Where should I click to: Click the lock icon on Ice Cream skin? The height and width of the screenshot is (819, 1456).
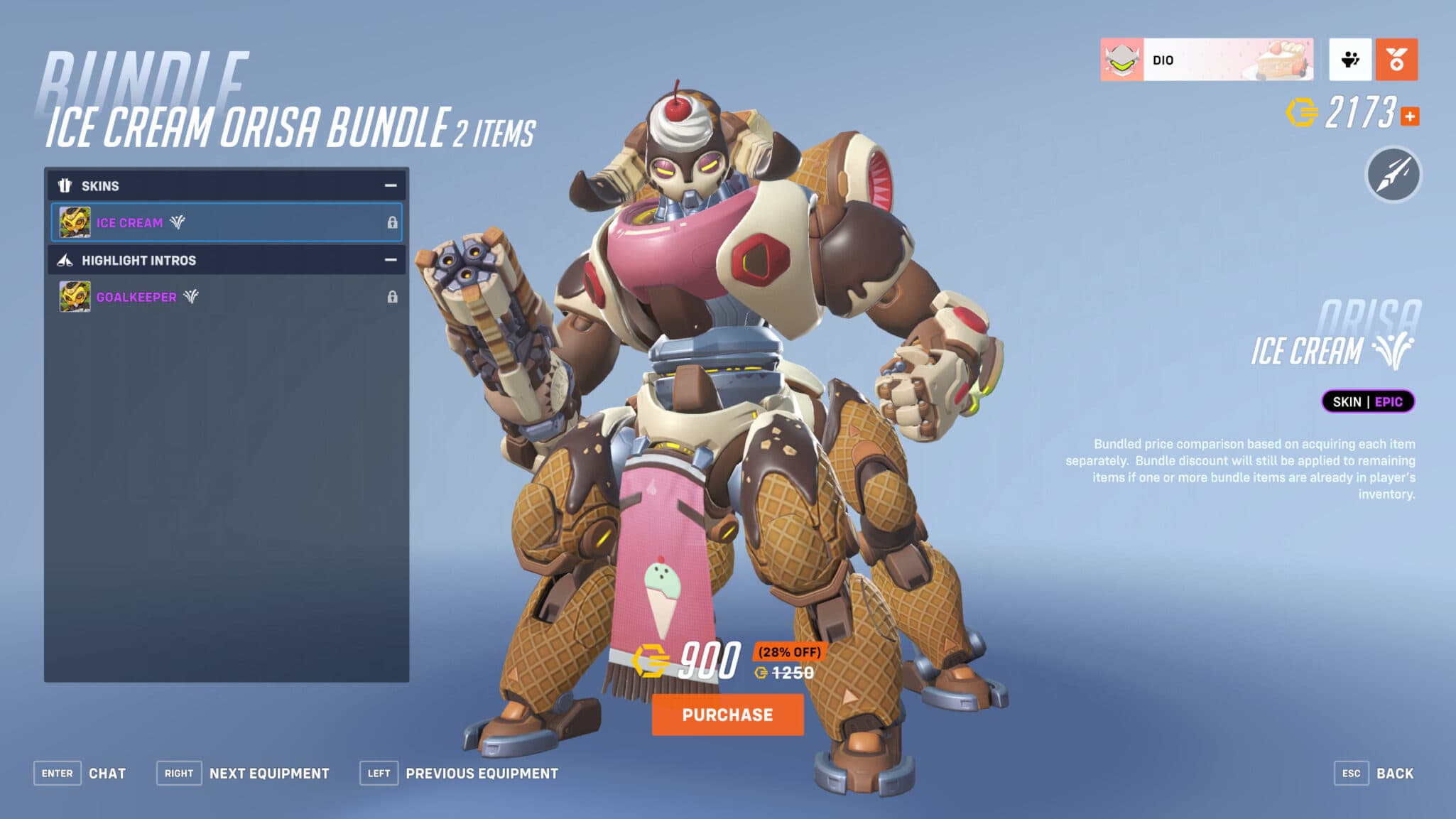click(x=393, y=222)
